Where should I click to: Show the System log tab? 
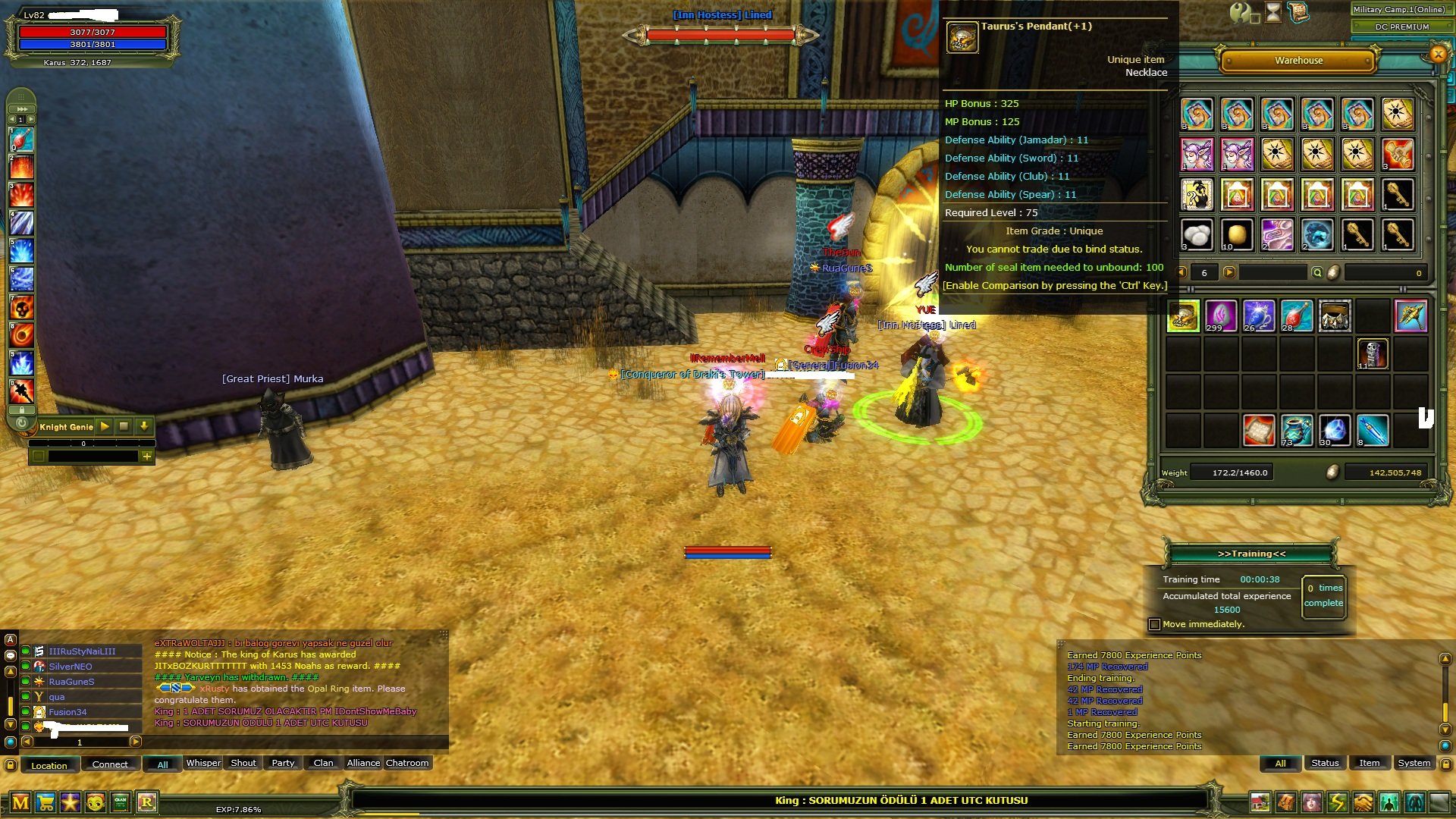point(1414,764)
